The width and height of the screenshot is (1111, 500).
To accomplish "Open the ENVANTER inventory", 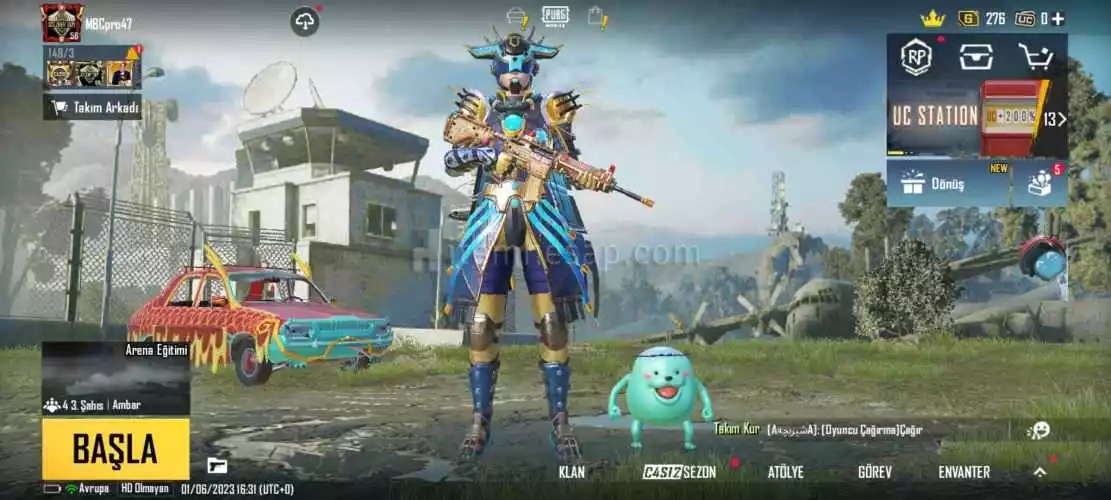I will click(964, 472).
